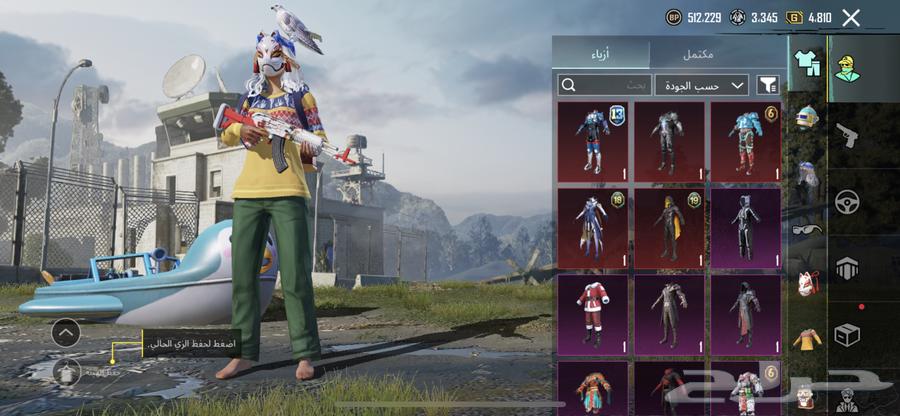
Task: Close the inventory screen with the X
Action: (851, 17)
